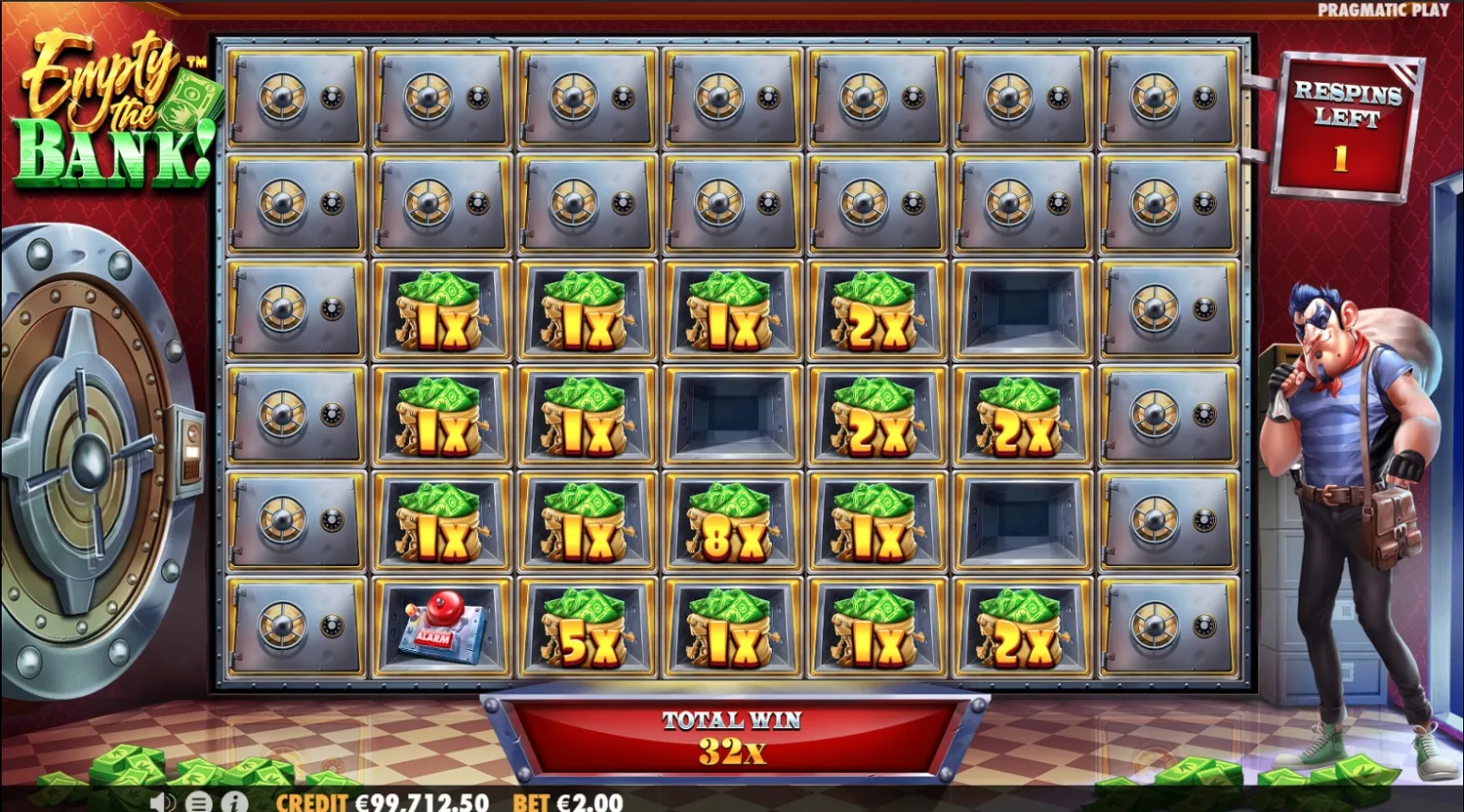Mute the game sound

tap(161, 803)
